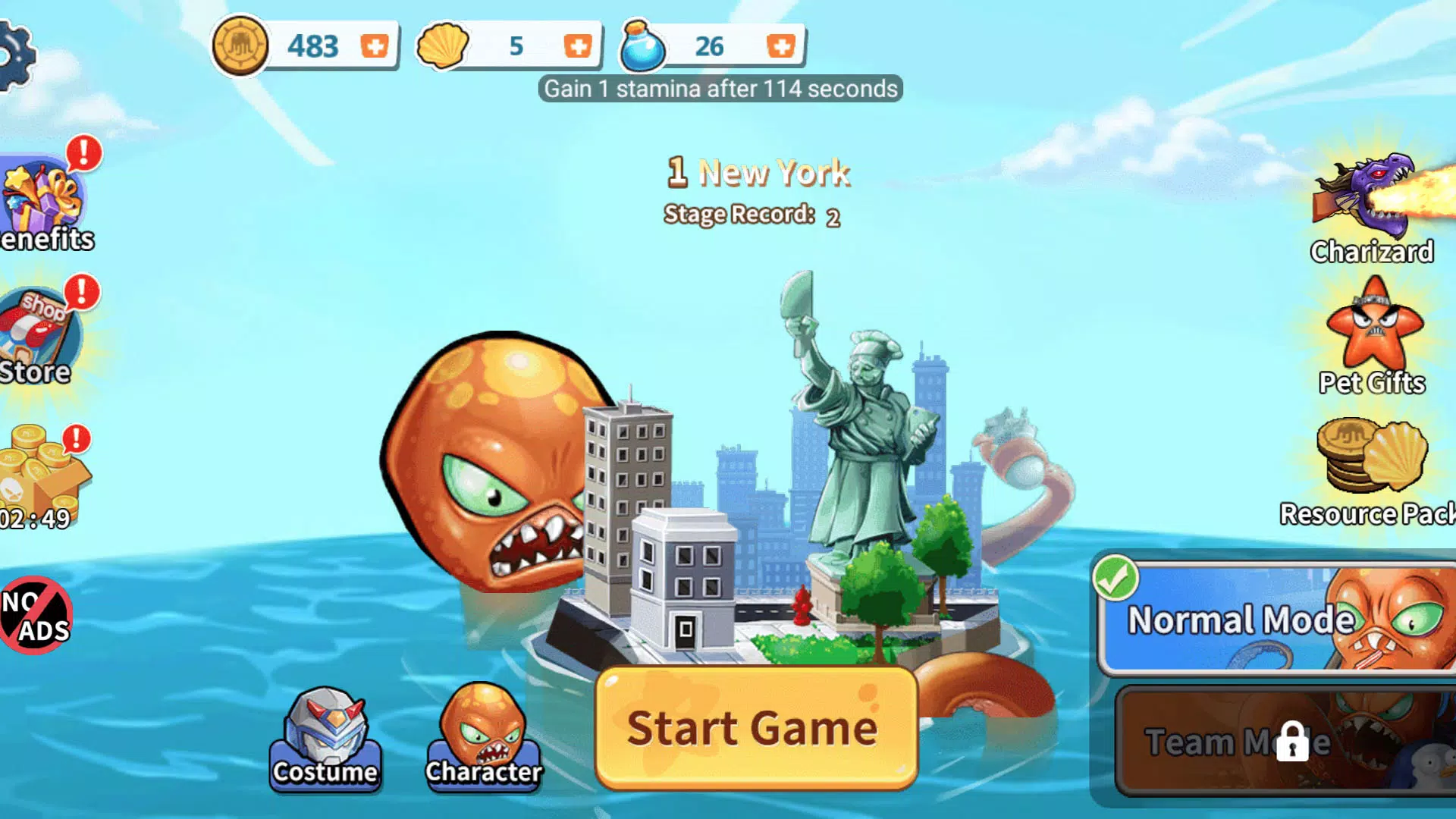
Task: Refill stamina potions with the plus icon
Action: click(782, 45)
